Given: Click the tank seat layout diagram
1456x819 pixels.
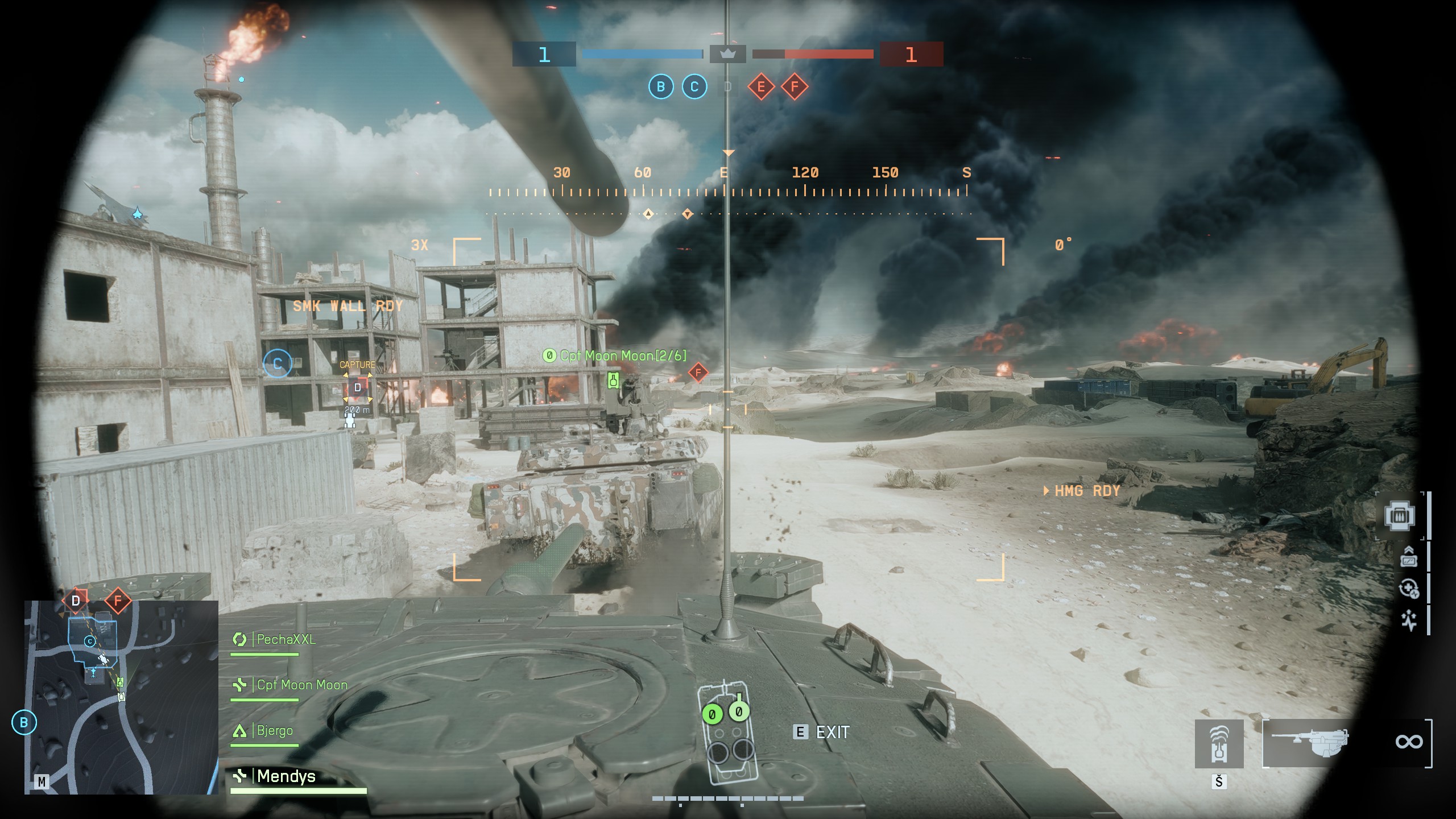Looking at the screenshot, I should (727, 731).
